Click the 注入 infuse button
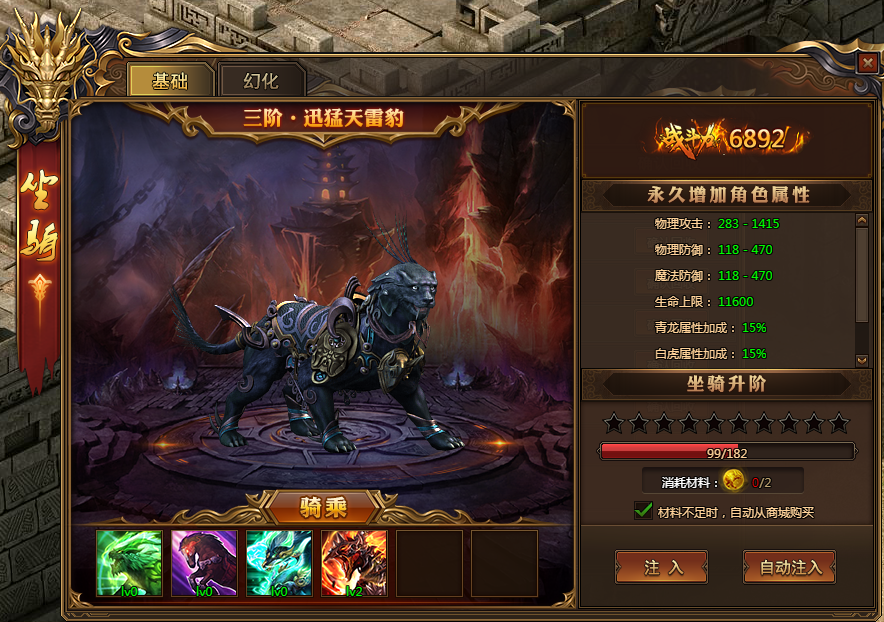Screen dimensions: 884x622 [x=661, y=567]
